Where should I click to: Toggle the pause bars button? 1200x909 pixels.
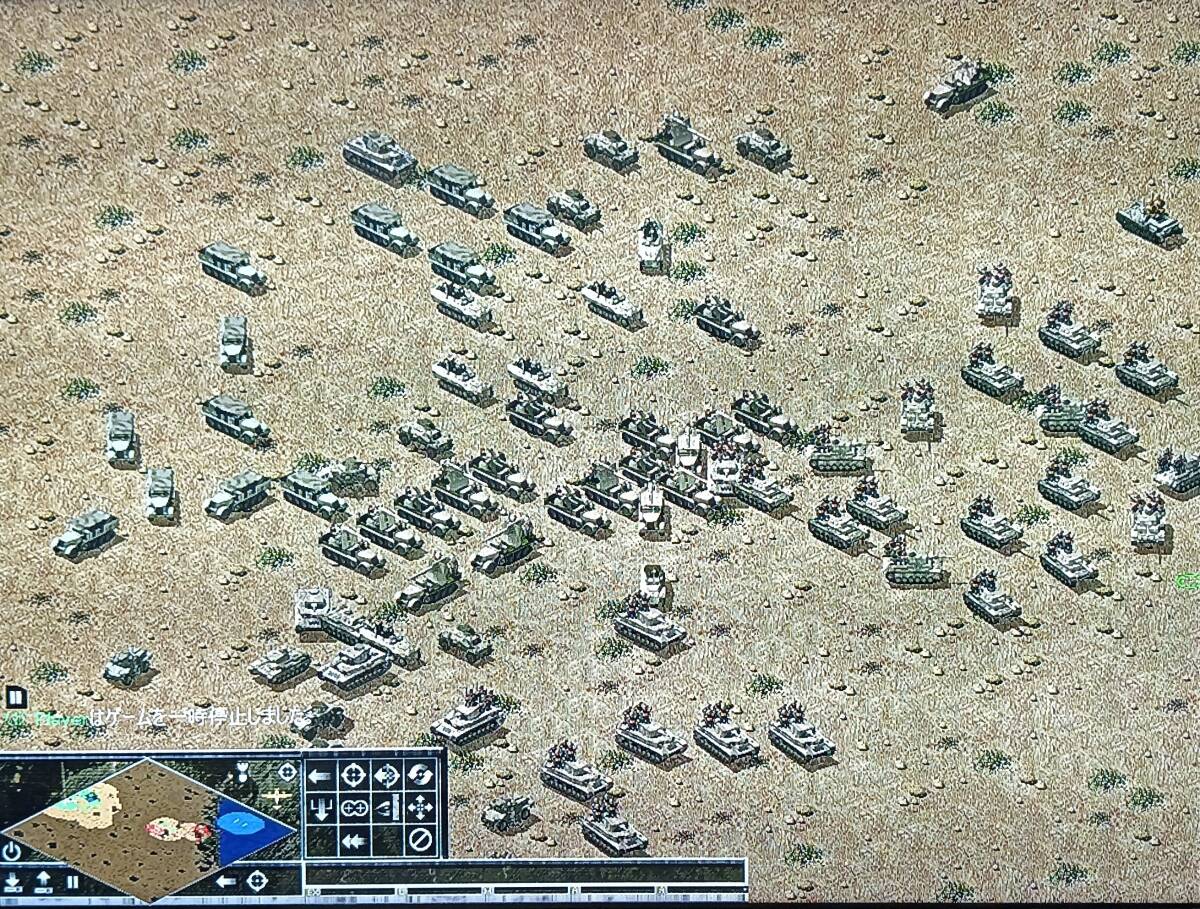[x=72, y=882]
